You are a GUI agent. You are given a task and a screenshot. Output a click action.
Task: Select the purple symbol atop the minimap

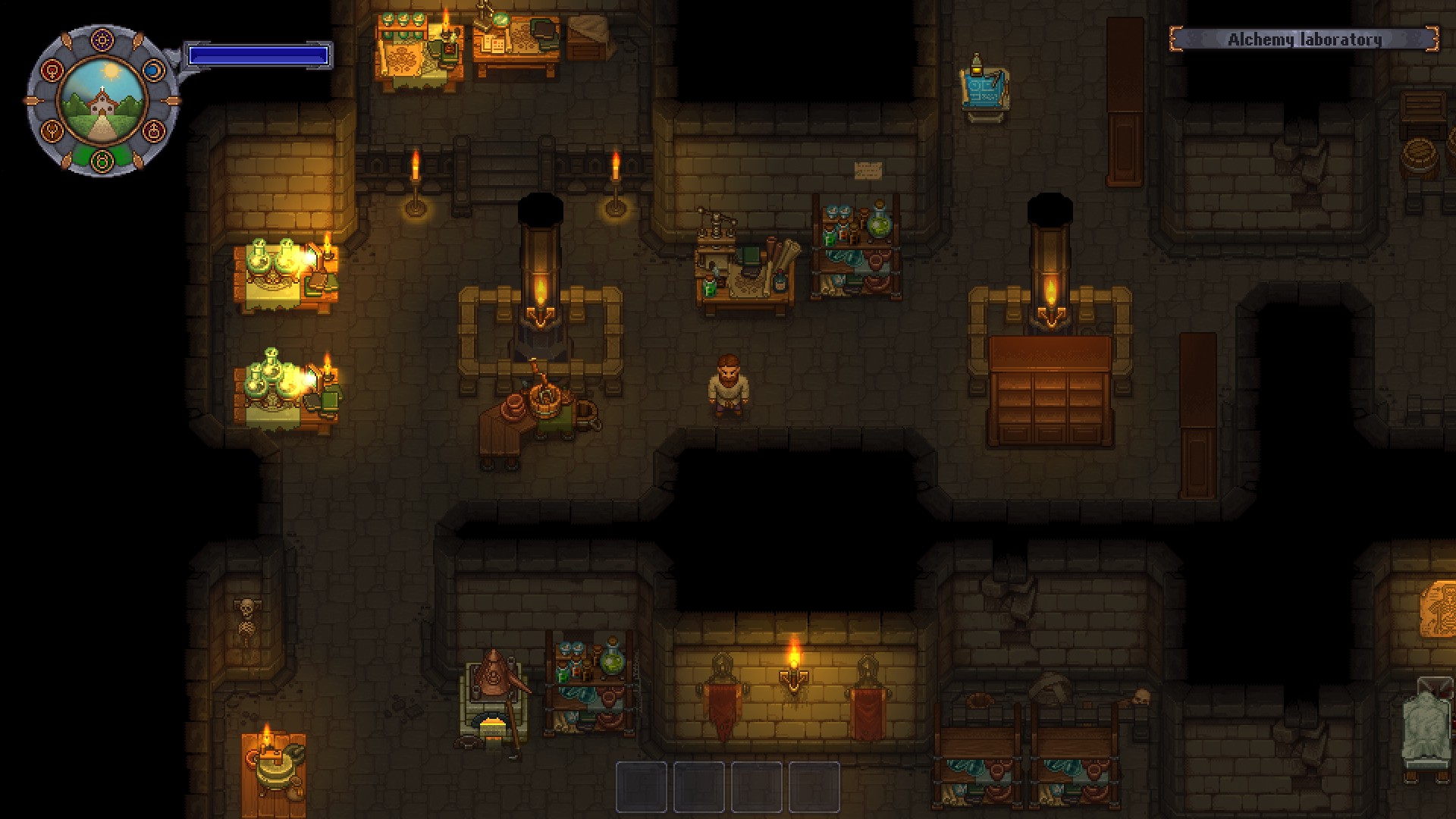pos(102,39)
